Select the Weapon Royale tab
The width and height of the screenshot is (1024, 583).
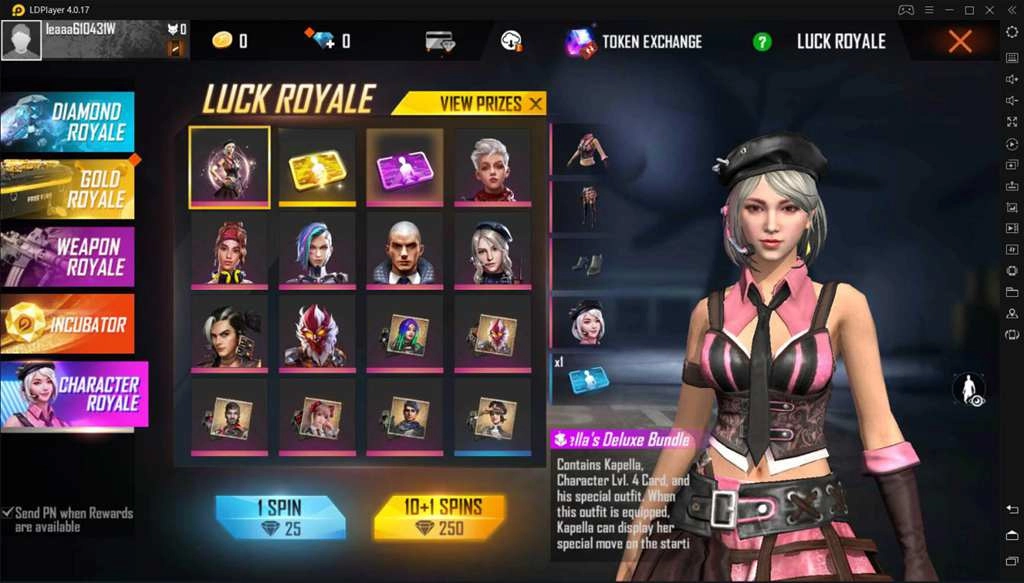pyautogui.click(x=68, y=255)
